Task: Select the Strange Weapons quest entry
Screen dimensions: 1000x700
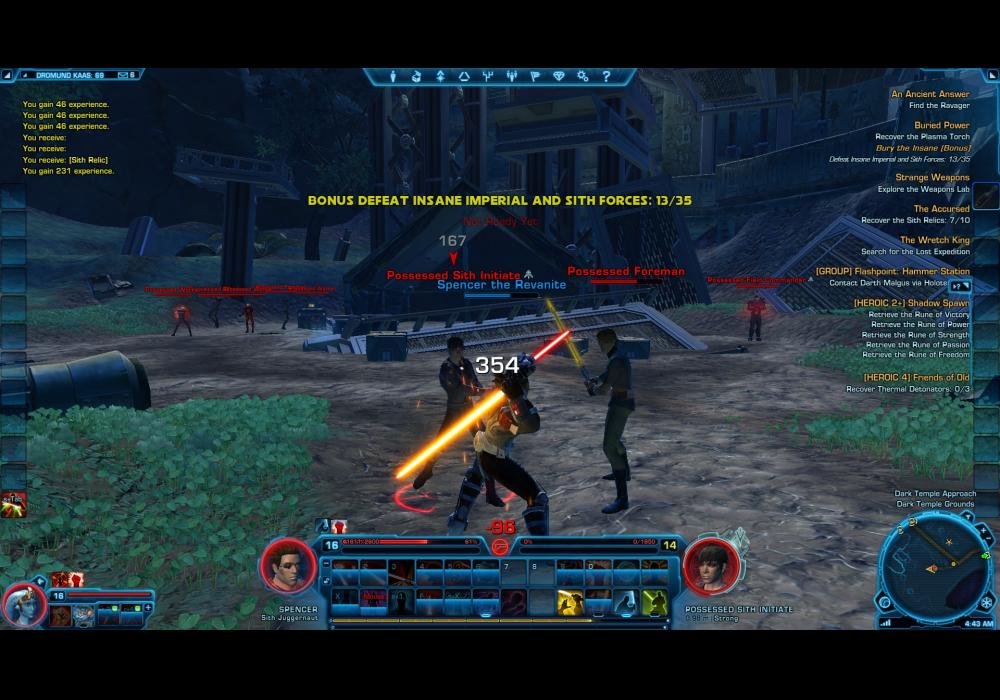Action: pyautogui.click(x=932, y=178)
